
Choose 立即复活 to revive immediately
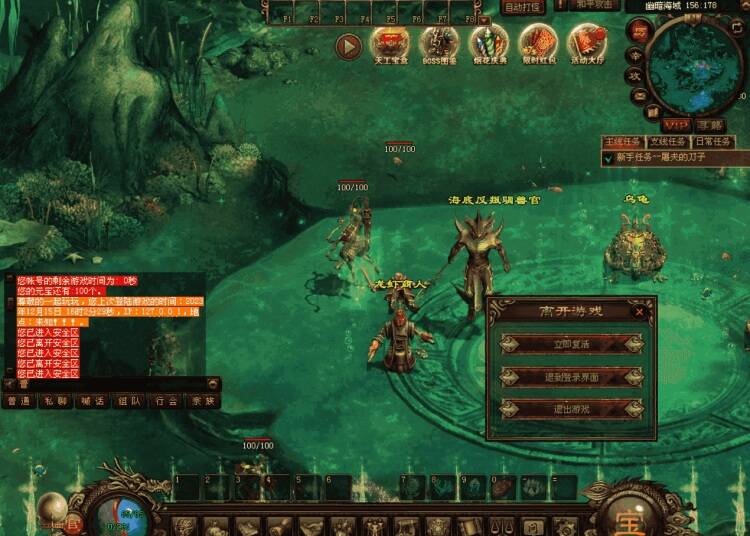571,344
